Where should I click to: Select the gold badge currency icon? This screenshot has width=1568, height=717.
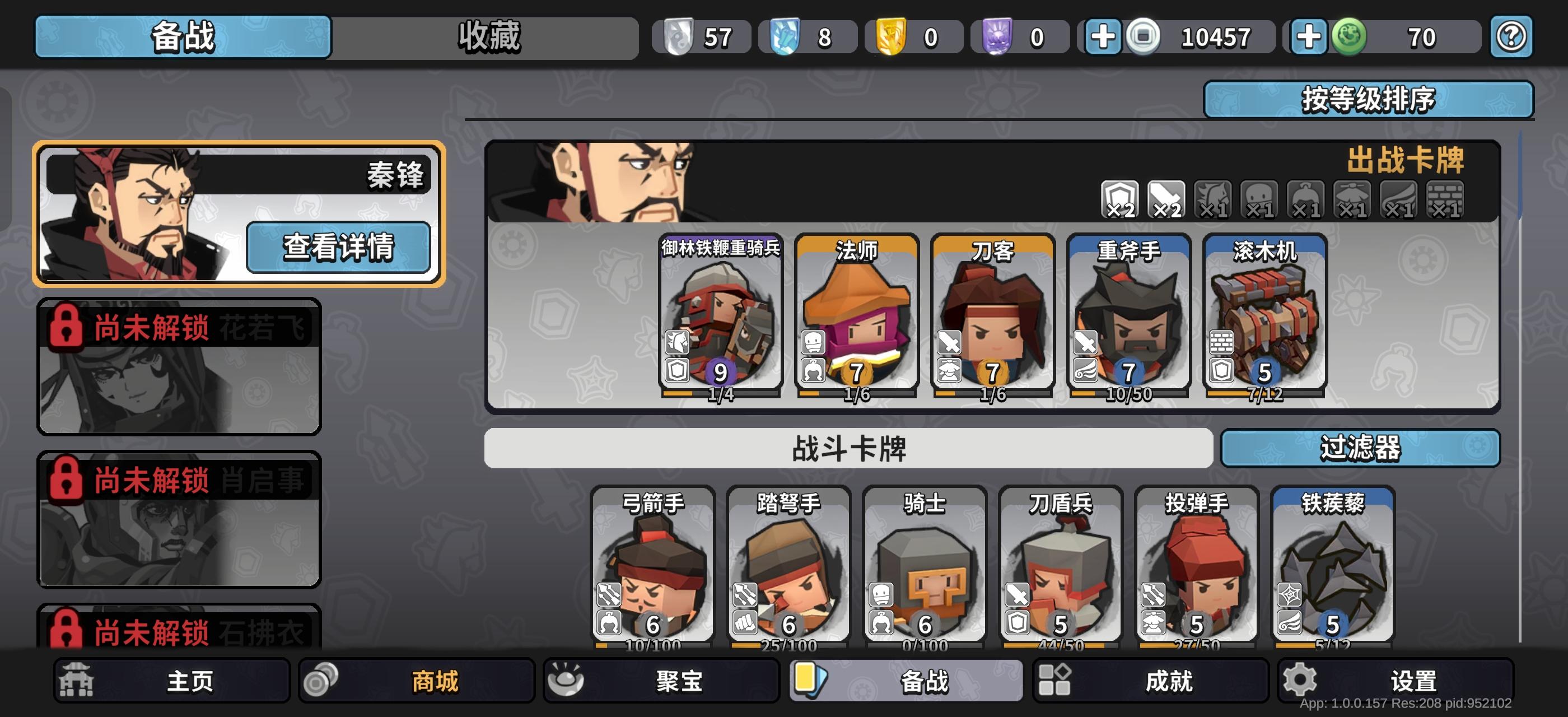coord(890,37)
